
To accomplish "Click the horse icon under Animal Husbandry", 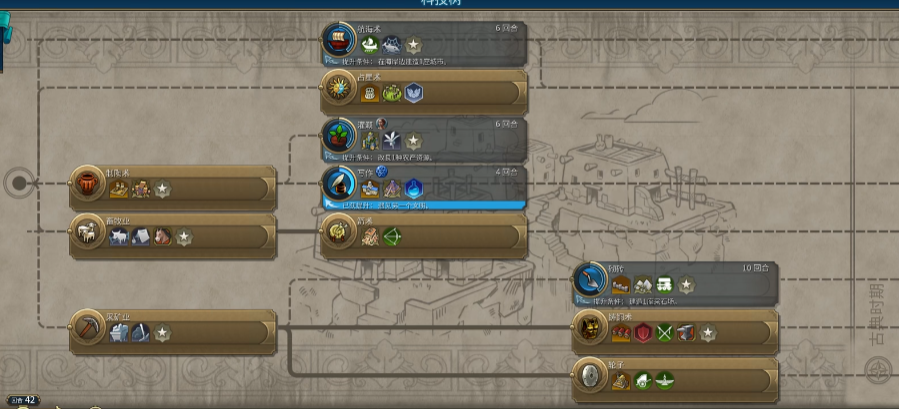I will pos(162,238).
